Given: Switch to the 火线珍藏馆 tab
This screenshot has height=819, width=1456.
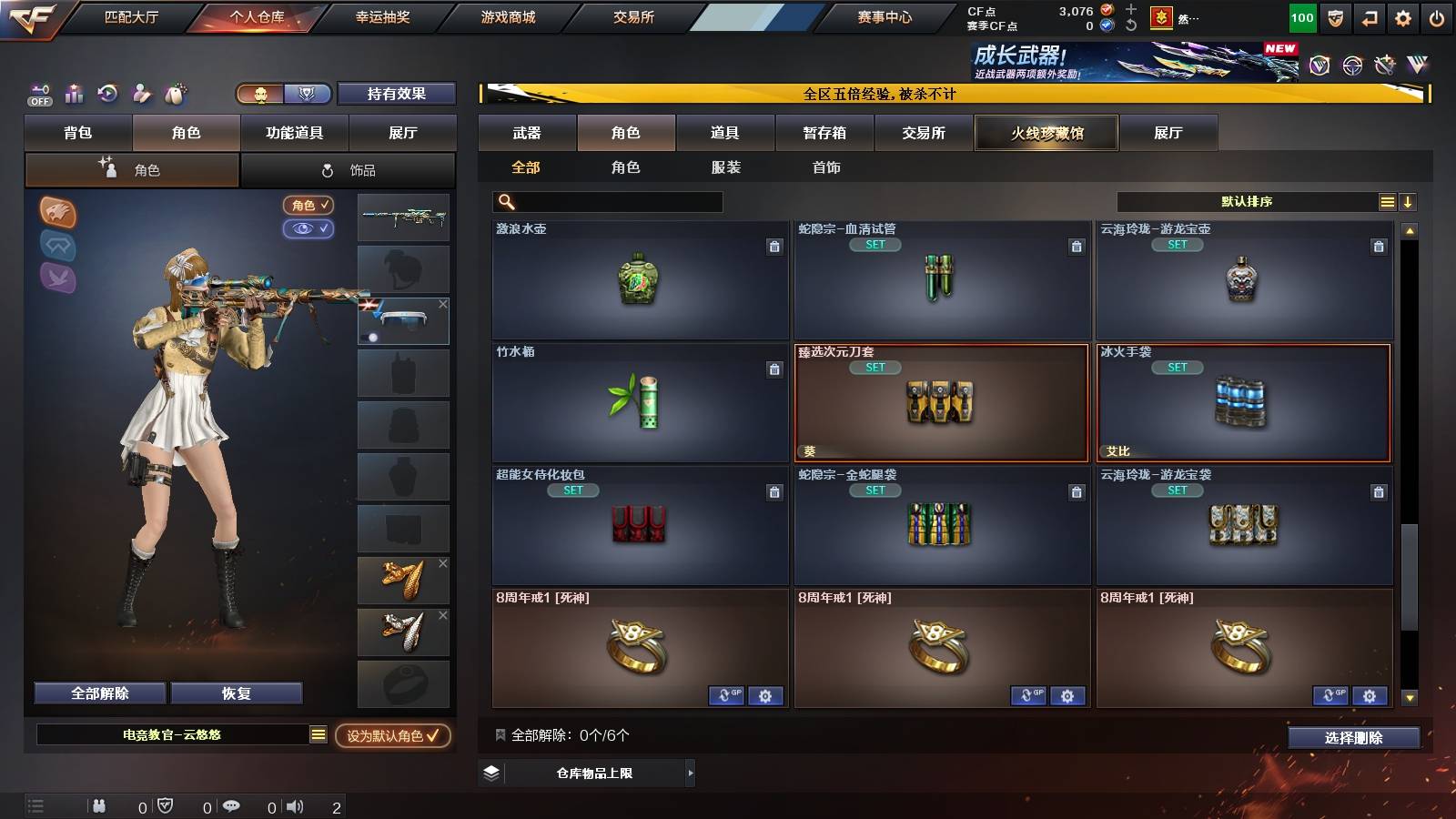Looking at the screenshot, I should point(1046,133).
